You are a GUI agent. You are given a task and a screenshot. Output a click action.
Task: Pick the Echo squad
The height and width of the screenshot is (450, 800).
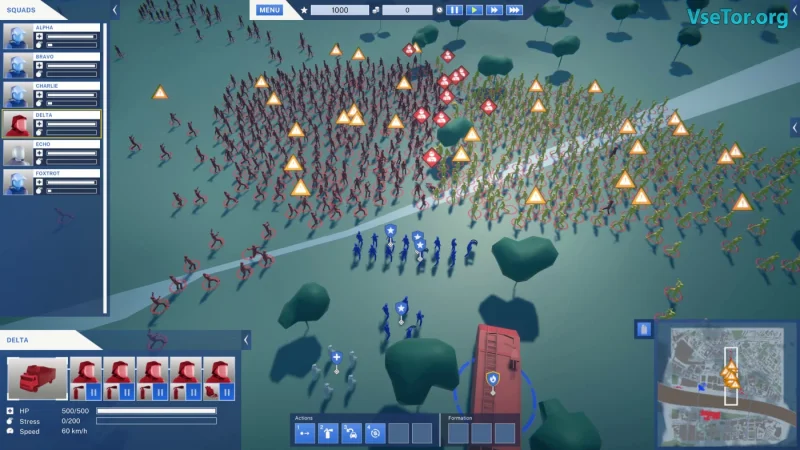coord(51,153)
